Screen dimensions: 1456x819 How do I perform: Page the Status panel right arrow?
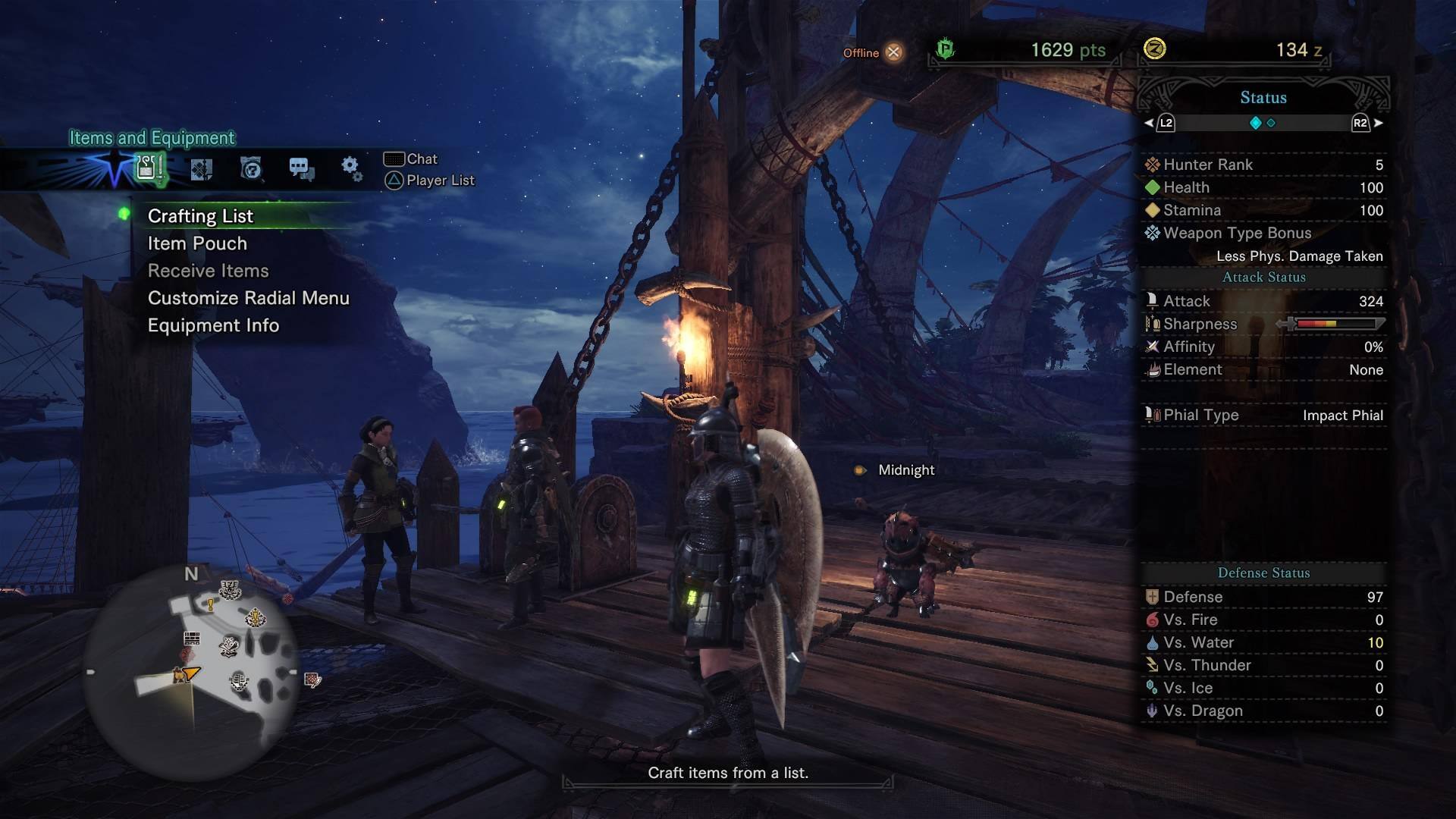[x=1378, y=123]
